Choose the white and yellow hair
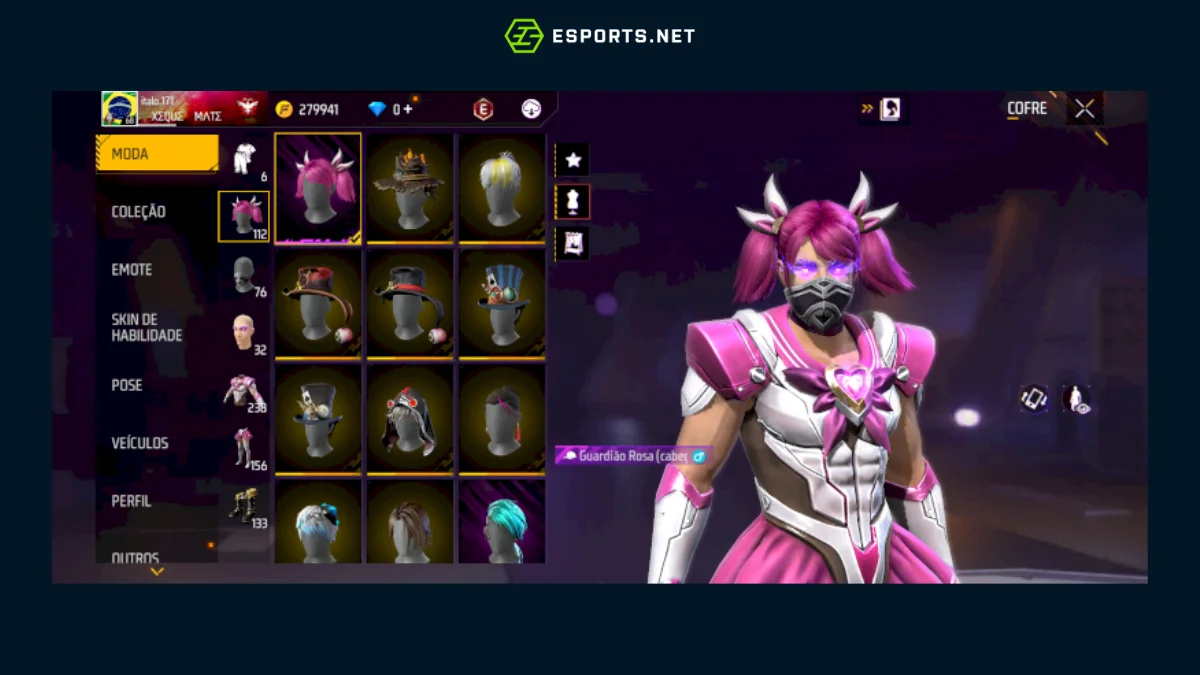Viewport: 1200px width, 675px height. 502,188
